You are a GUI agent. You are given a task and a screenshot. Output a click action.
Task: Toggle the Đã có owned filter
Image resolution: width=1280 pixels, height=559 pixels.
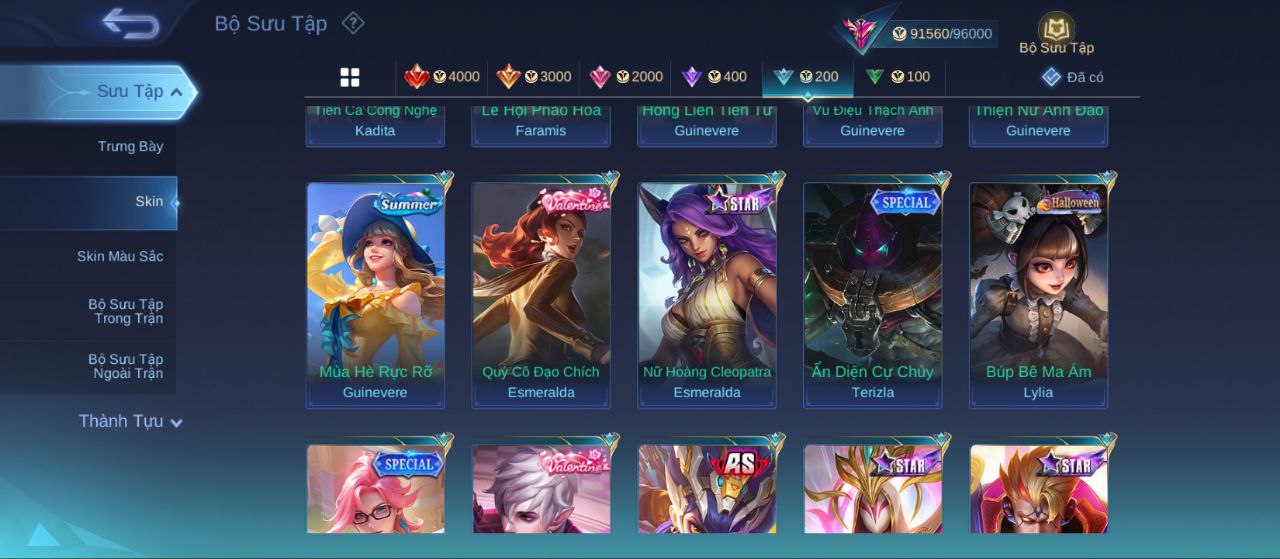[x=1072, y=77]
